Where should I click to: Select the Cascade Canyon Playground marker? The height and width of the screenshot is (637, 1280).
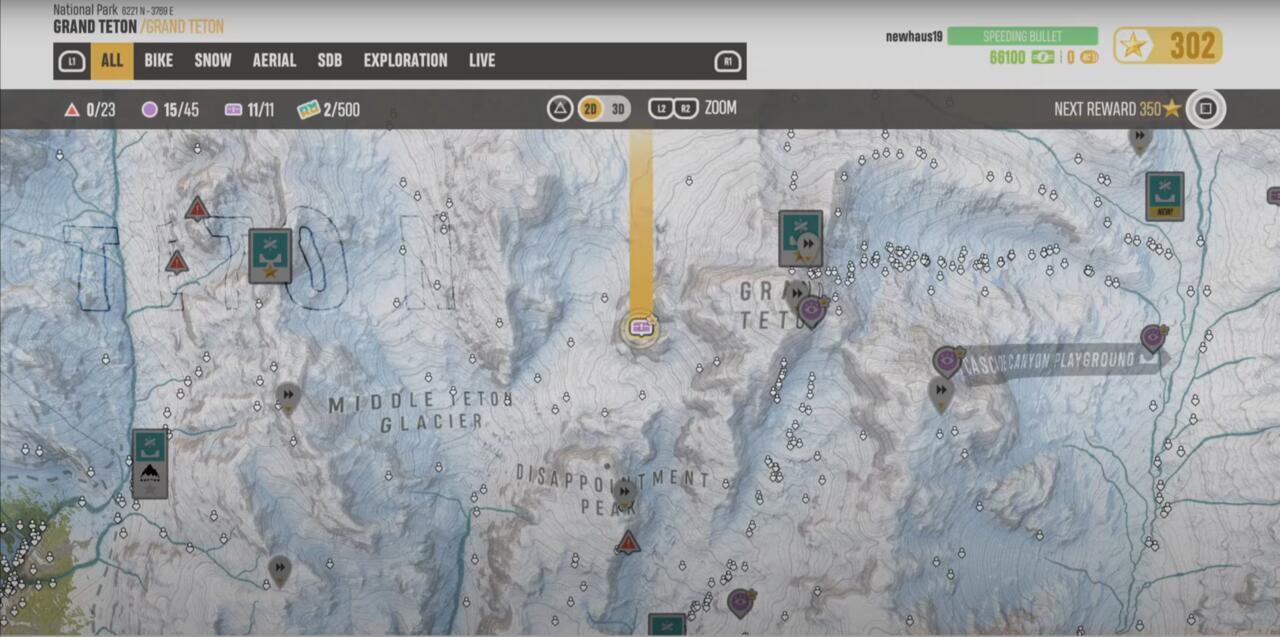[x=1154, y=338]
